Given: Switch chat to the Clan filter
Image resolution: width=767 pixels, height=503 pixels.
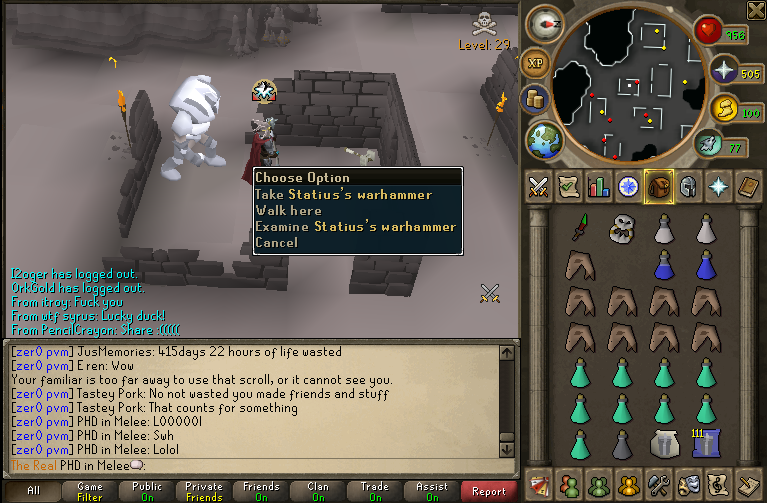Looking at the screenshot, I should (x=318, y=491).
